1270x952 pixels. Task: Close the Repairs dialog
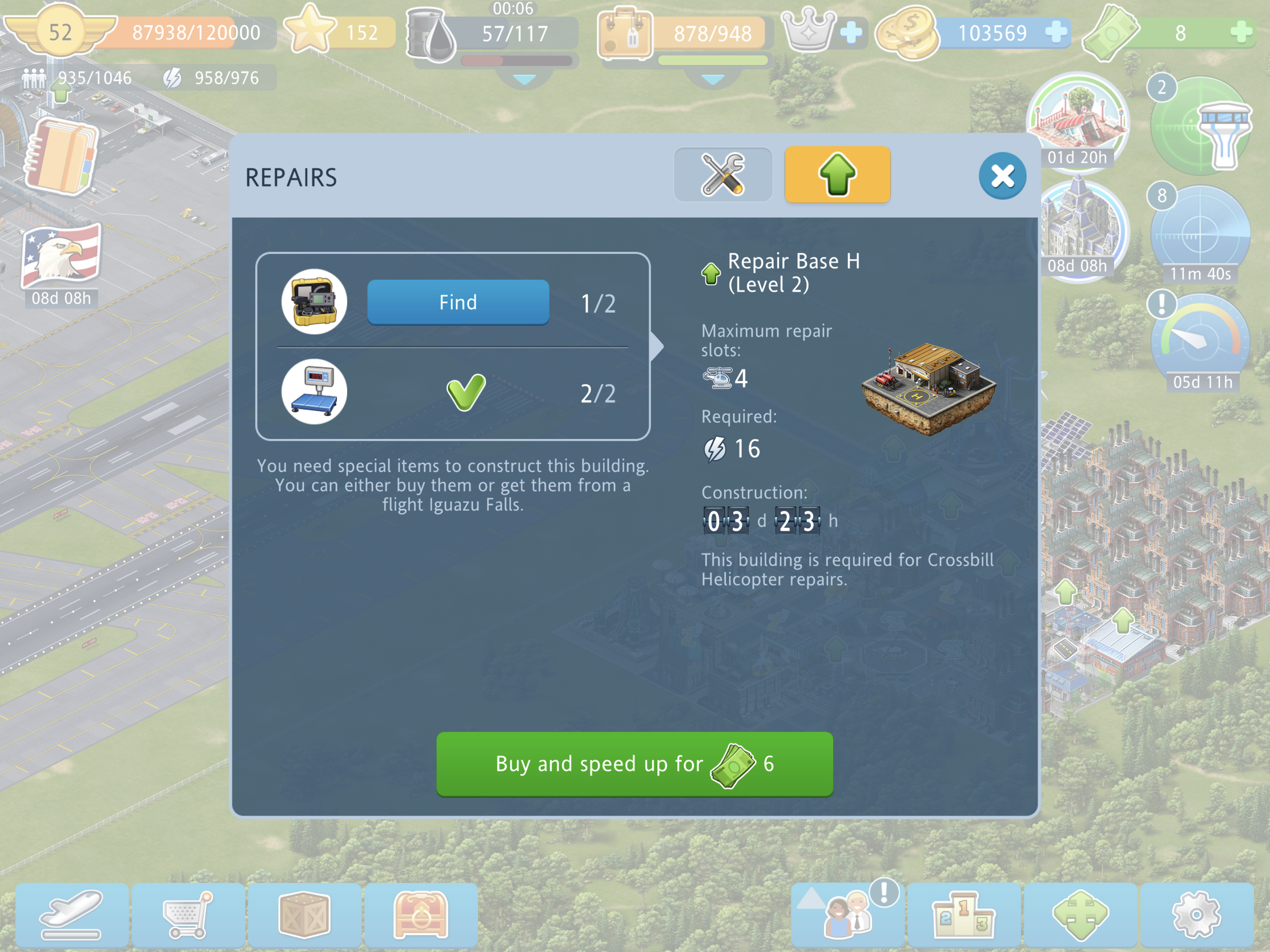coord(1002,176)
